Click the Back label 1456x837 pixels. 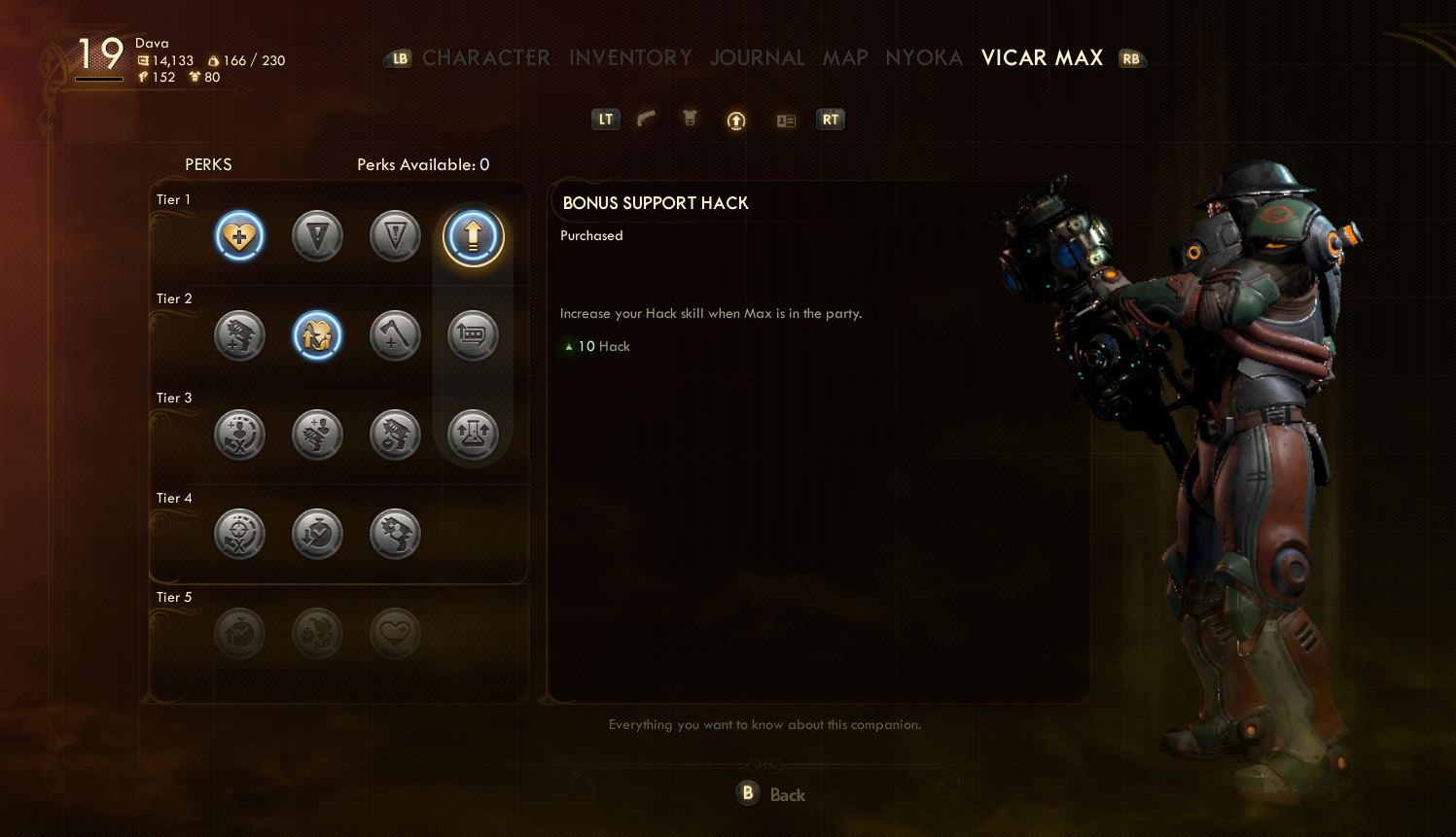tap(787, 795)
